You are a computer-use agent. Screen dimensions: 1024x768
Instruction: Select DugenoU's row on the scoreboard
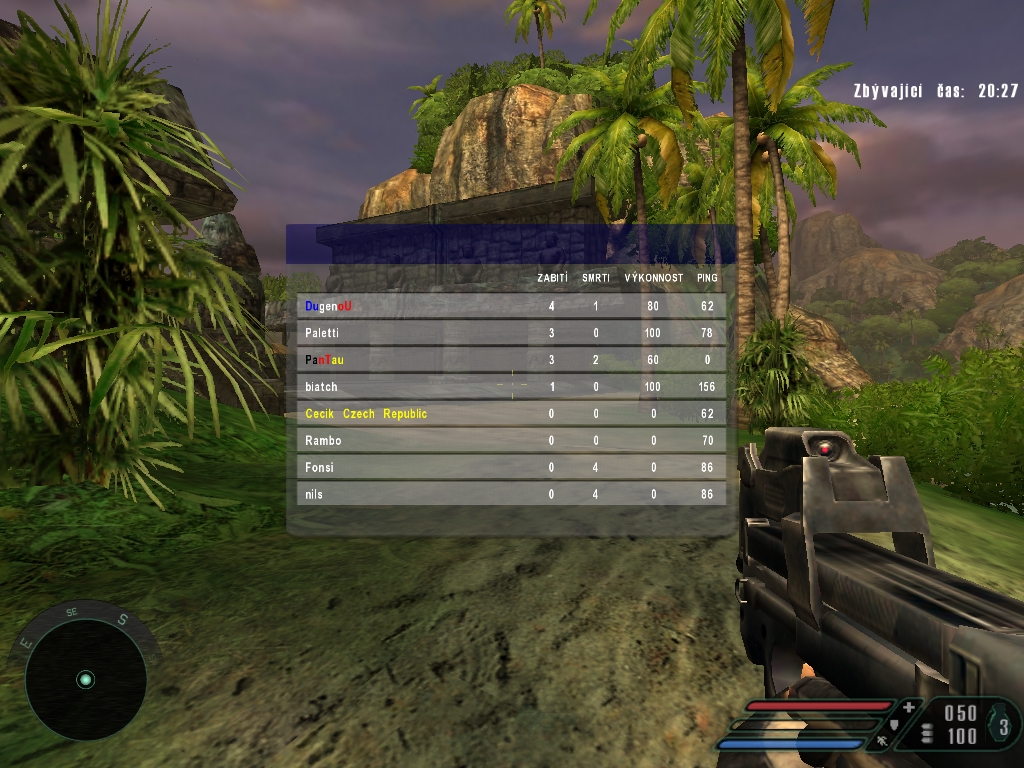coord(511,306)
